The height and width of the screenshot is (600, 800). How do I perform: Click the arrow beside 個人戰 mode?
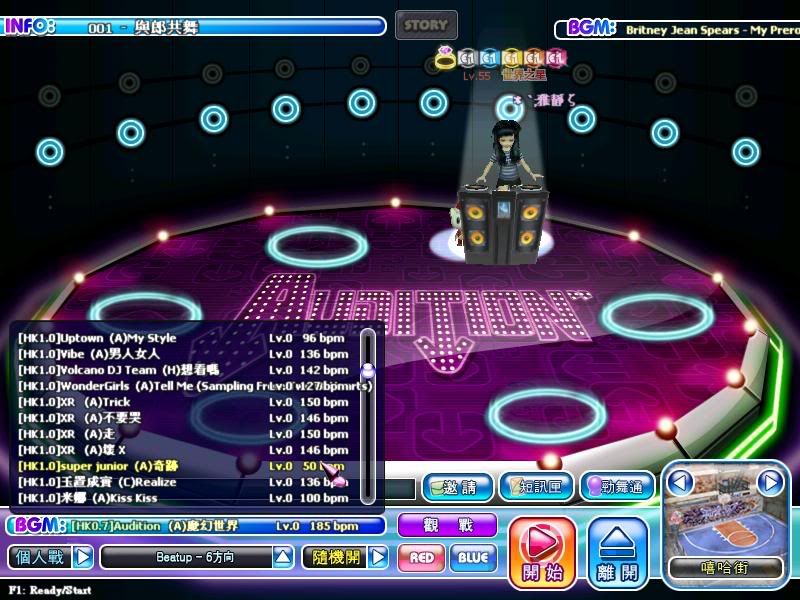83,557
